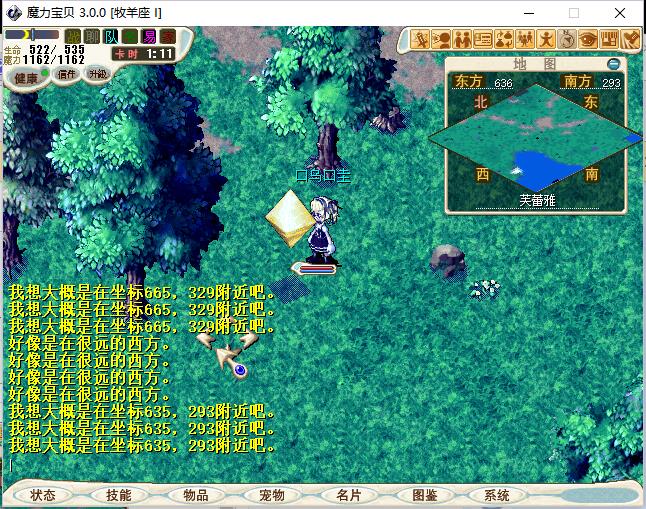Image resolution: width=646 pixels, height=509 pixels.
Task: Select the eye icon in the action bar
Action: click(x=588, y=39)
